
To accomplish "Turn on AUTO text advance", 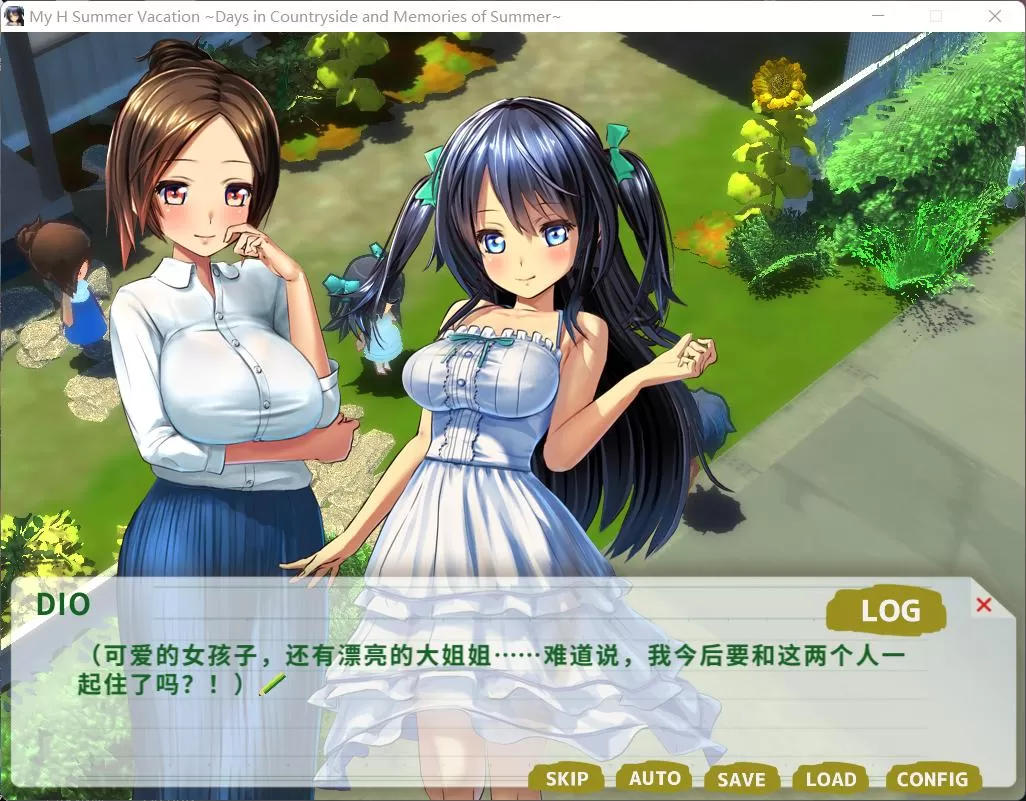I will (654, 778).
